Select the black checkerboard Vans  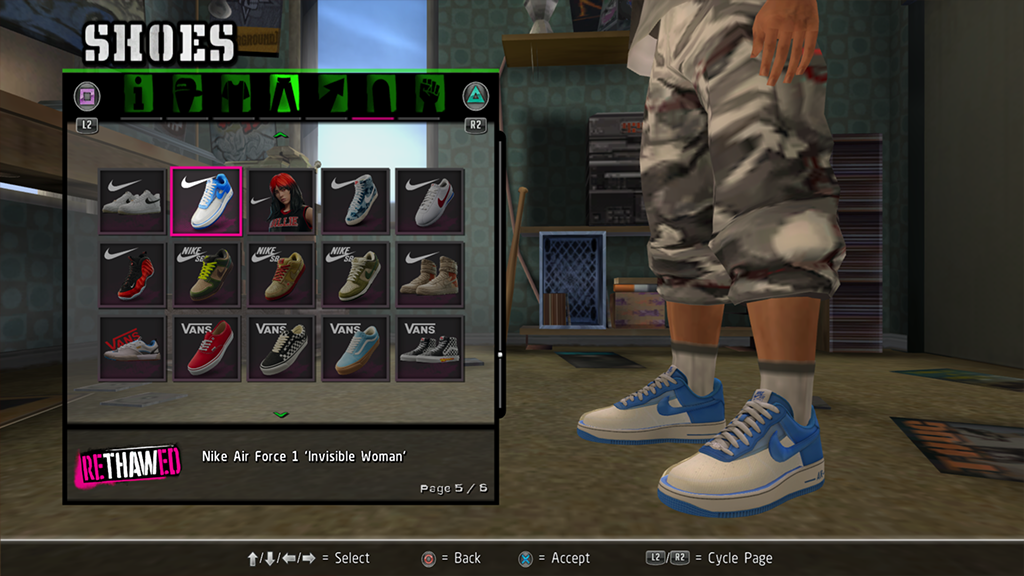tap(281, 348)
